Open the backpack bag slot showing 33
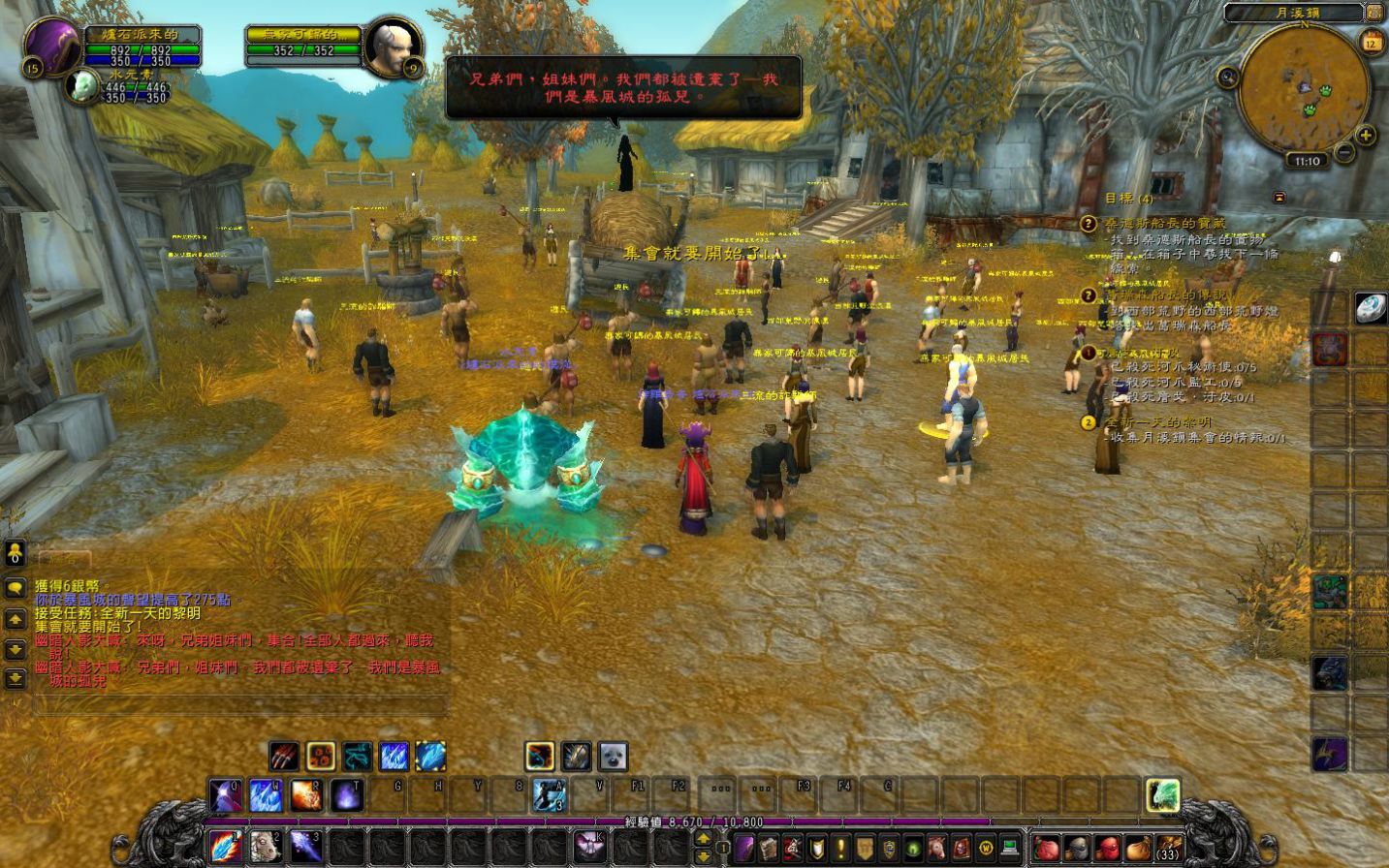Viewport: 1389px width, 868px height. tap(1169, 849)
